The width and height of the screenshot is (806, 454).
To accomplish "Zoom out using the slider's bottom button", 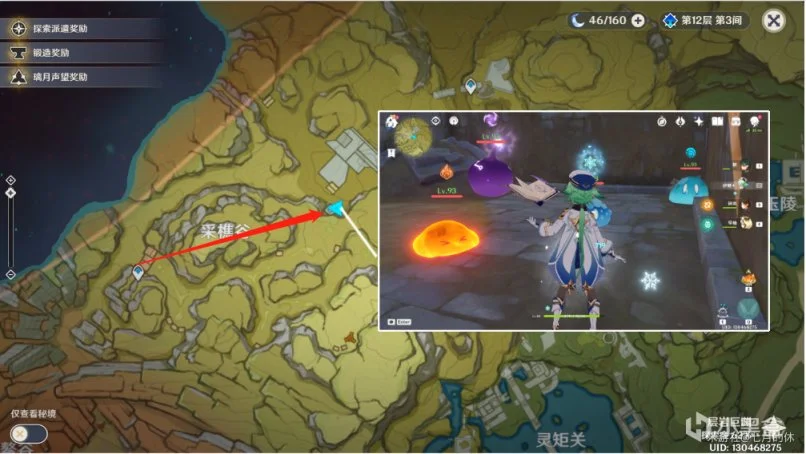I will click(10, 274).
